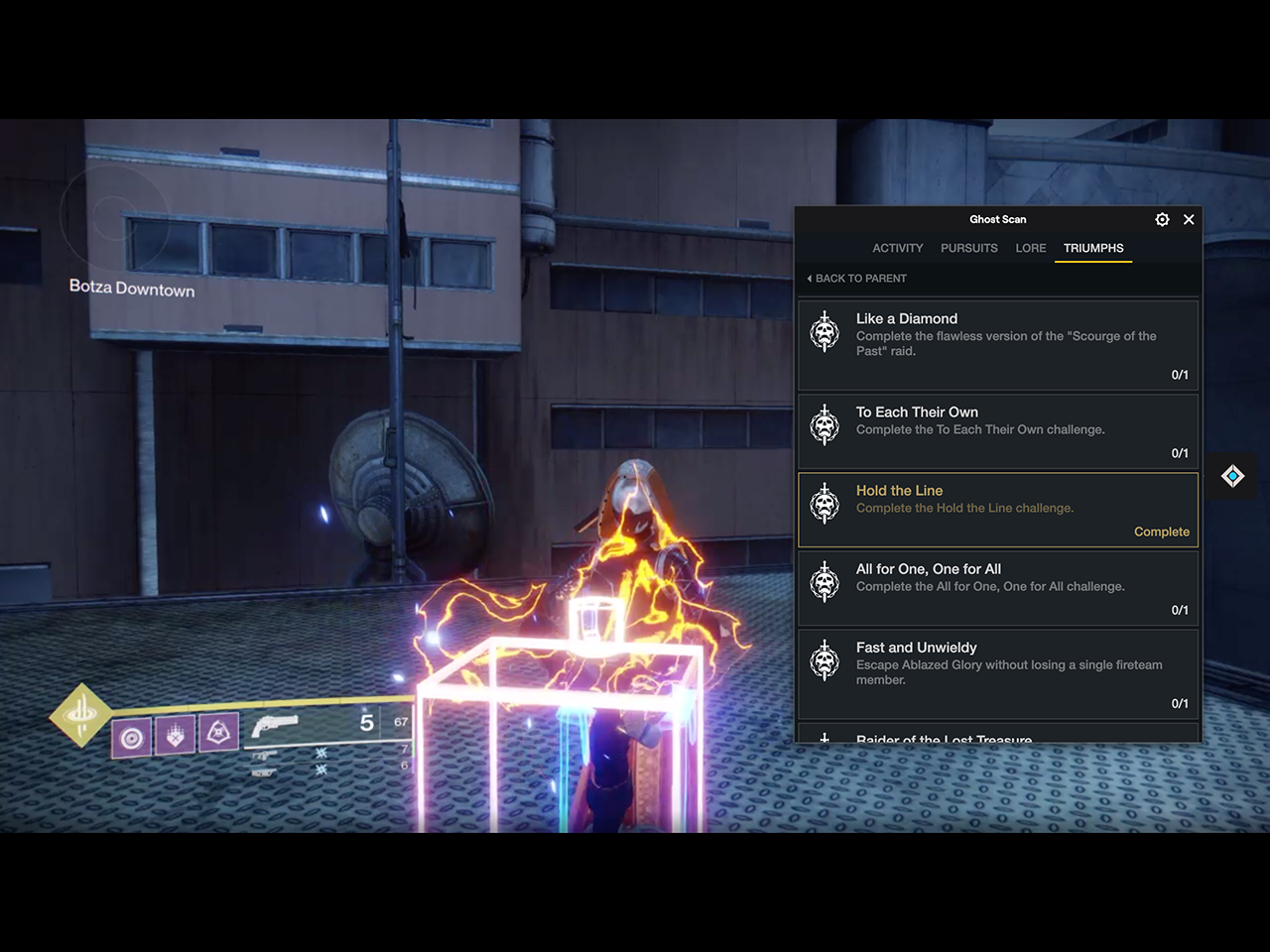Close the Ghost Scan panel

[x=1189, y=219]
